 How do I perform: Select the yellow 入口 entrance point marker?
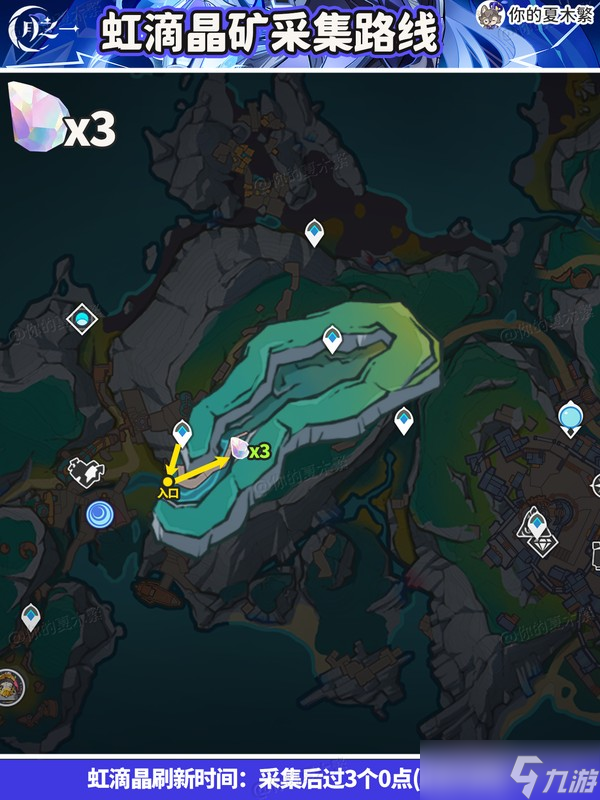click(x=168, y=481)
